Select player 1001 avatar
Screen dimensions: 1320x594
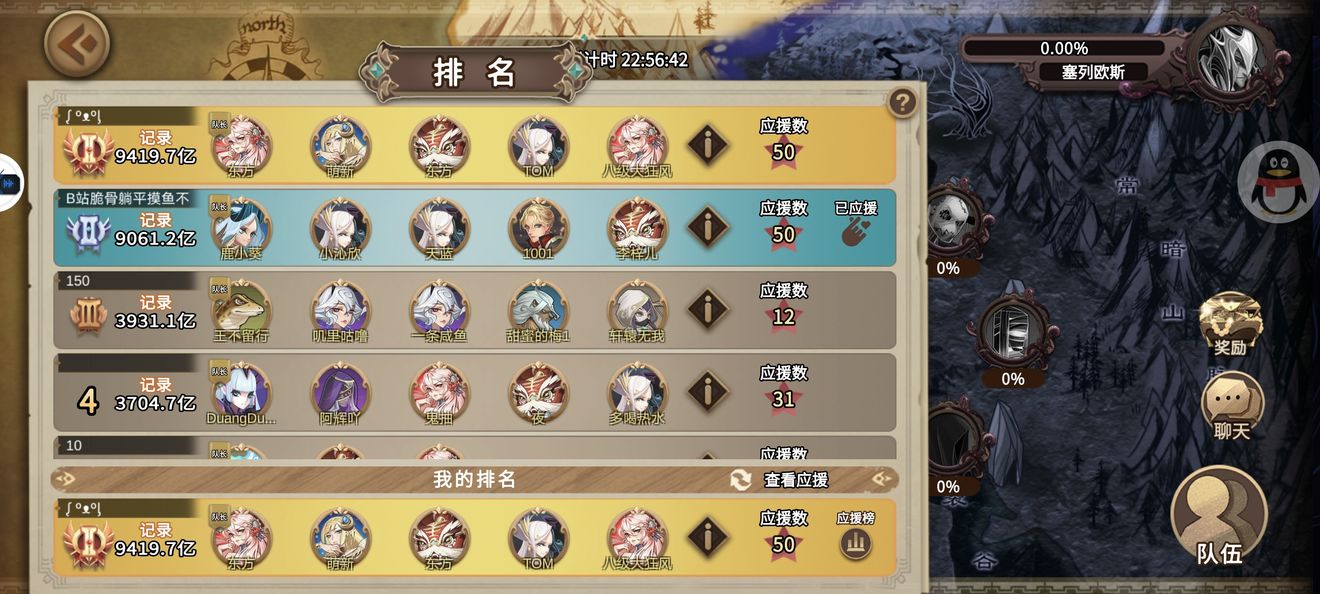coord(538,227)
